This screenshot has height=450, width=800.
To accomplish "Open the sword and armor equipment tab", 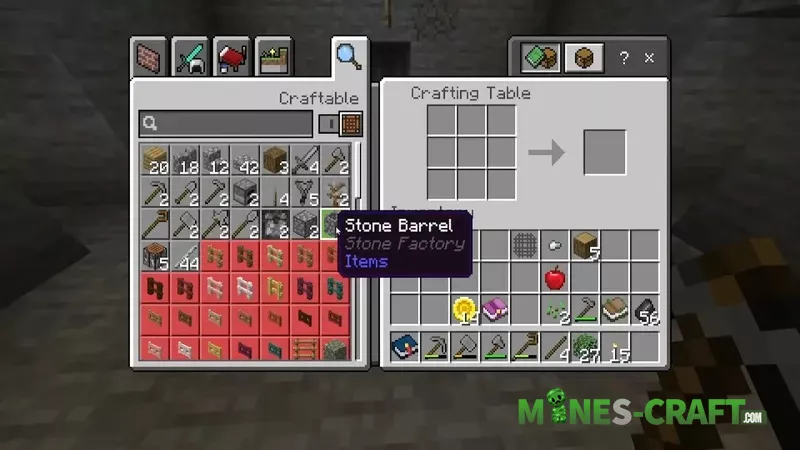I will [x=189, y=58].
